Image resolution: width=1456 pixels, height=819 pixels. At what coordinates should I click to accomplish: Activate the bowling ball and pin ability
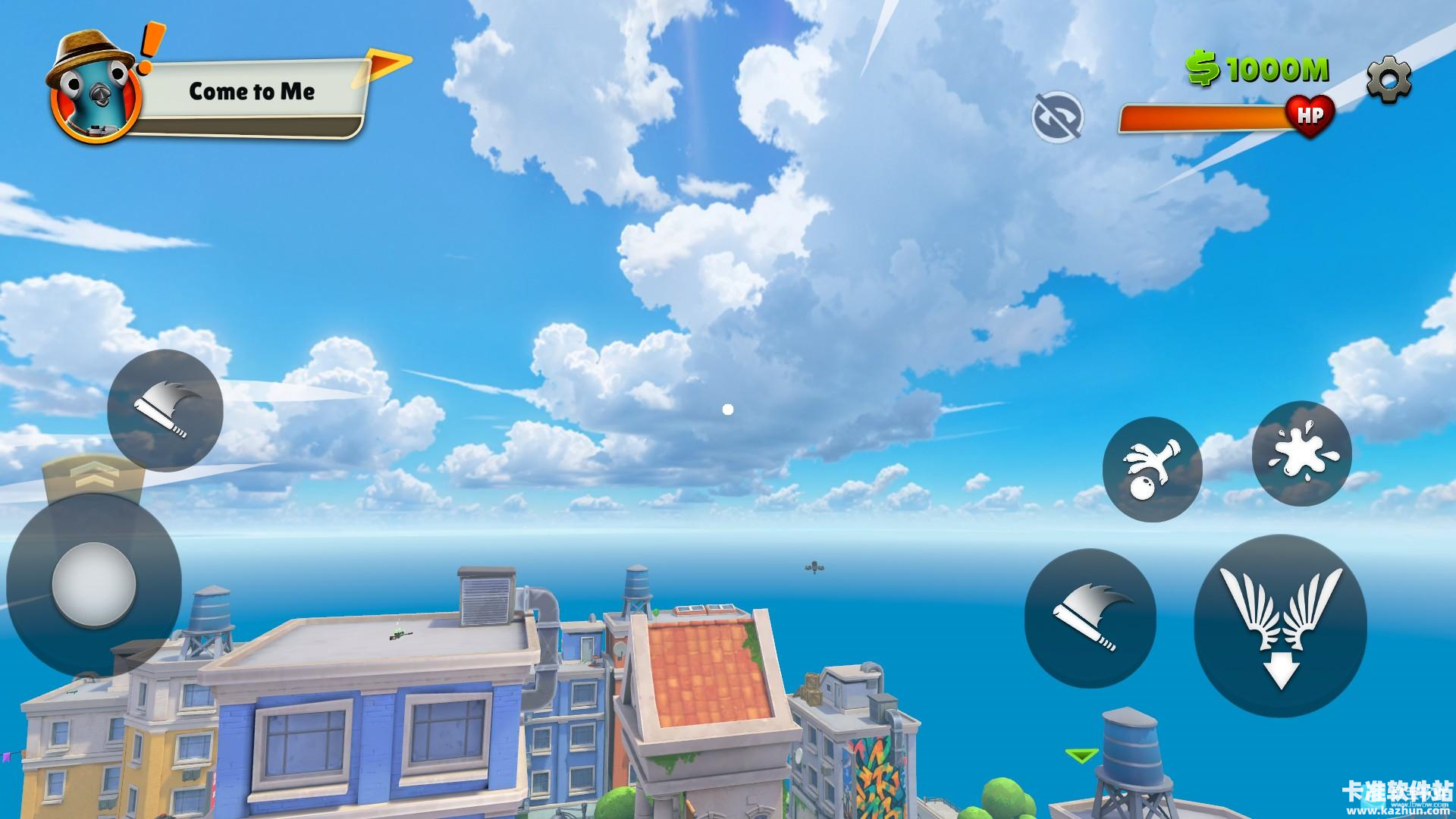pyautogui.click(x=1152, y=469)
